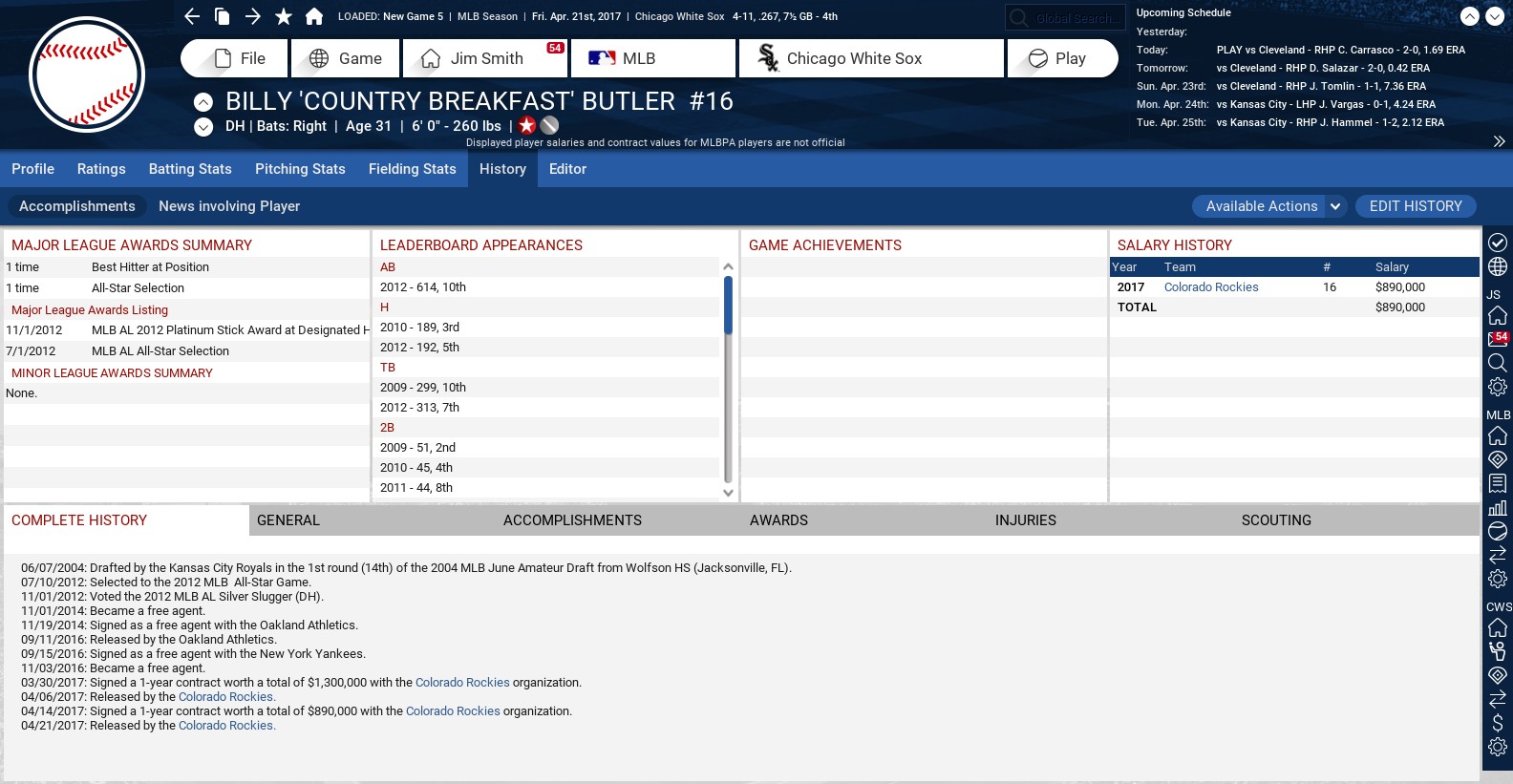Open the Game menu
This screenshot has width=1513, height=784.
(x=346, y=58)
